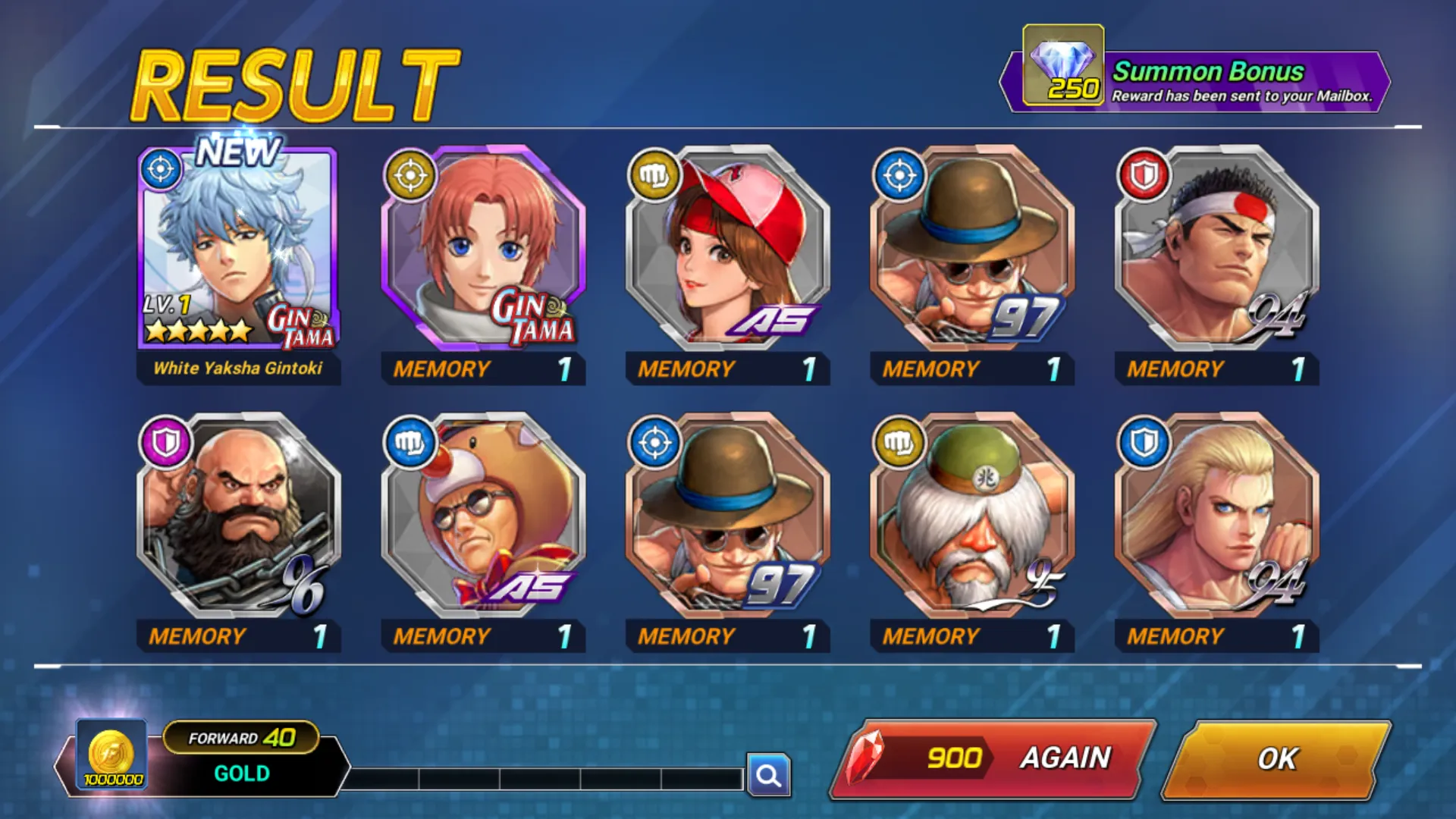
Task: Pick the headband fighter '94 memory card
Action: point(1216,250)
